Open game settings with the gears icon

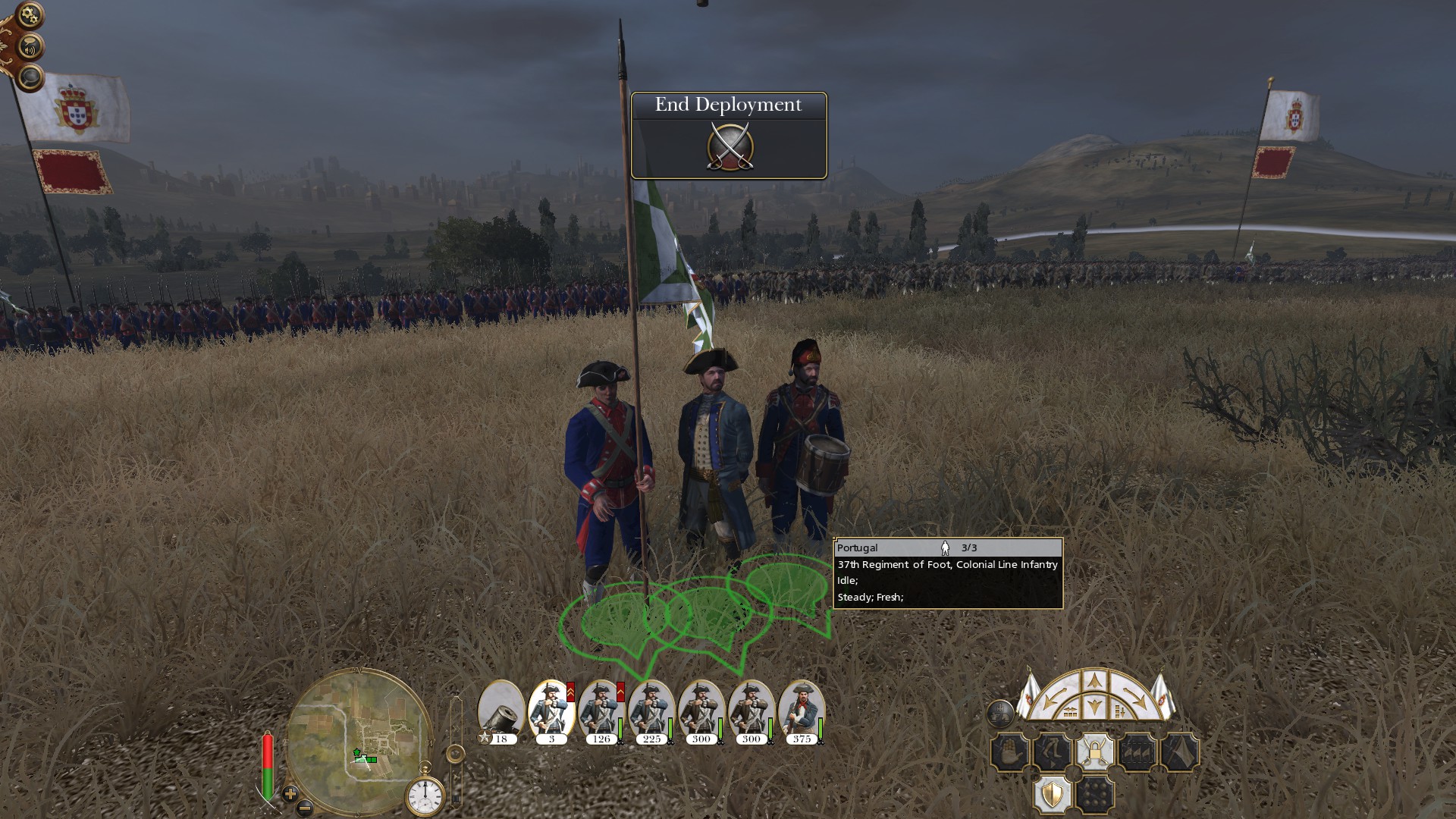click(x=29, y=13)
